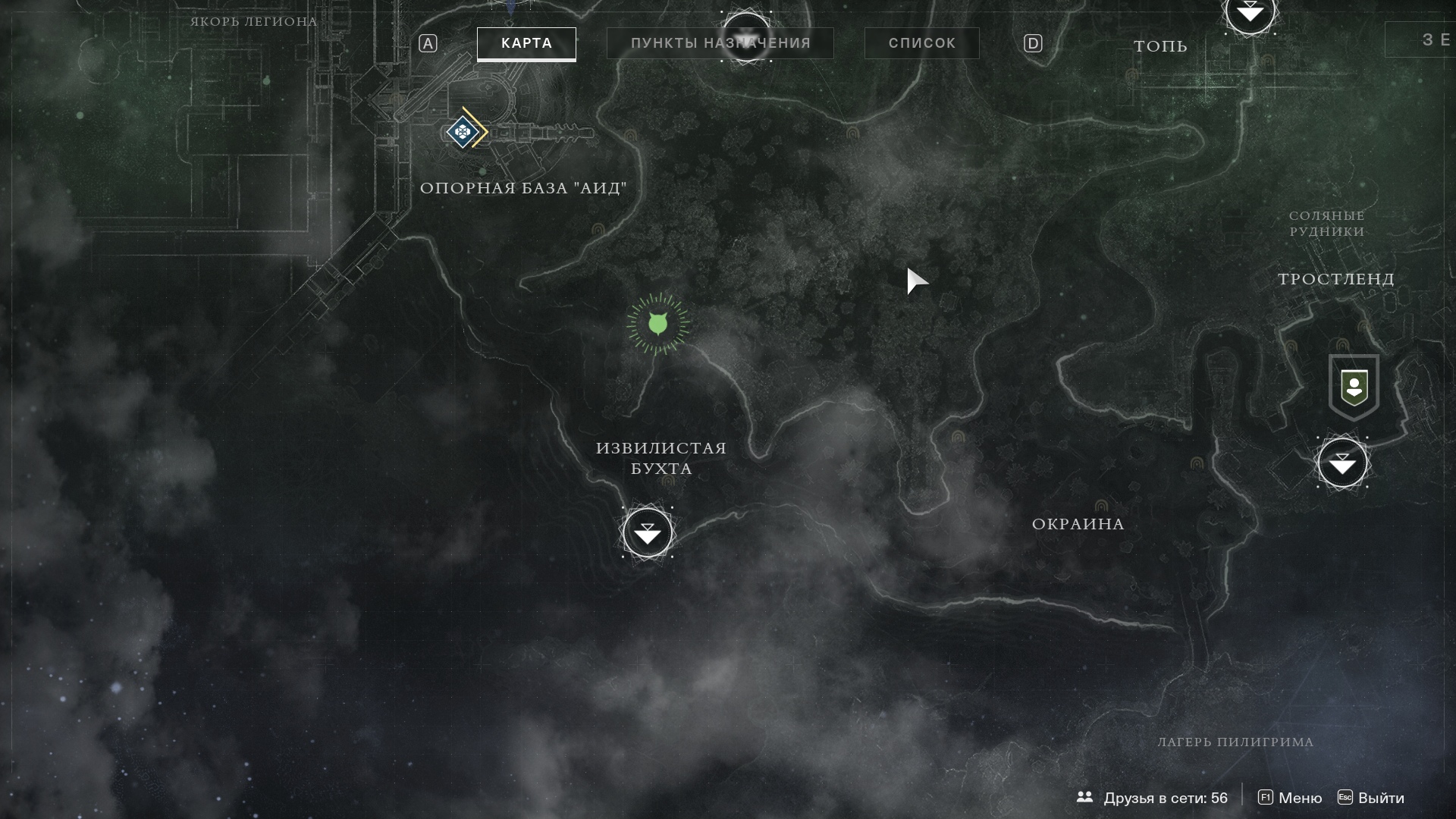Click the glowing green event marker

657,325
